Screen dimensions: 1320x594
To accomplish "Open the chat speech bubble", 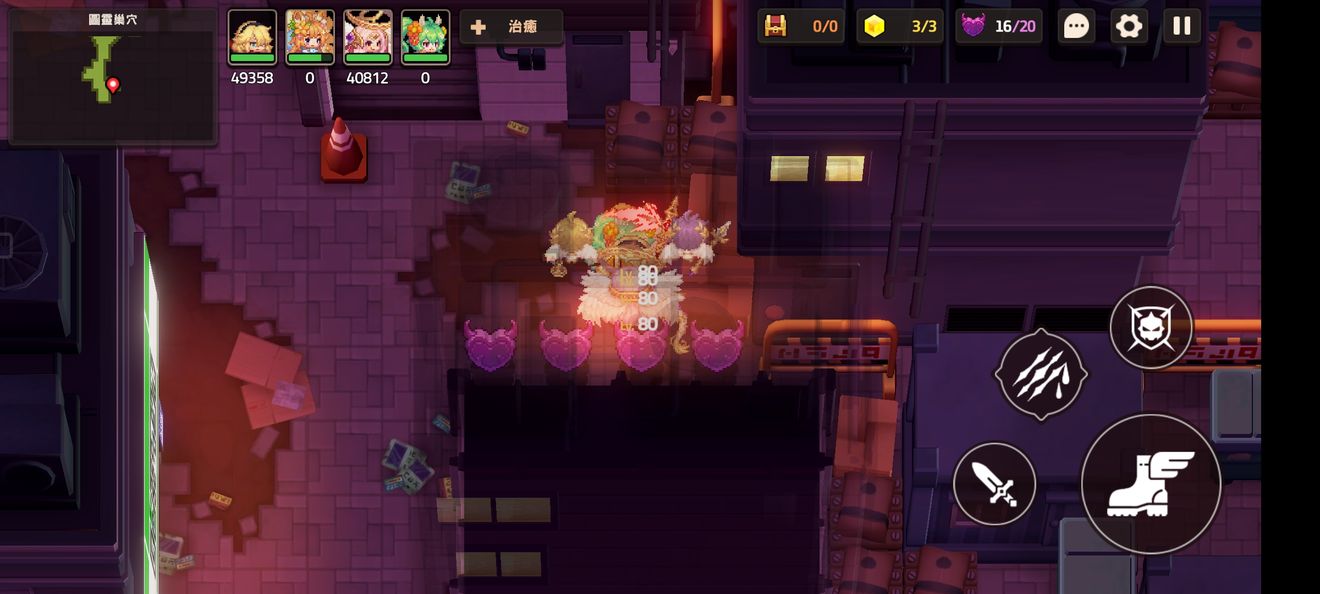I will pyautogui.click(x=1076, y=26).
